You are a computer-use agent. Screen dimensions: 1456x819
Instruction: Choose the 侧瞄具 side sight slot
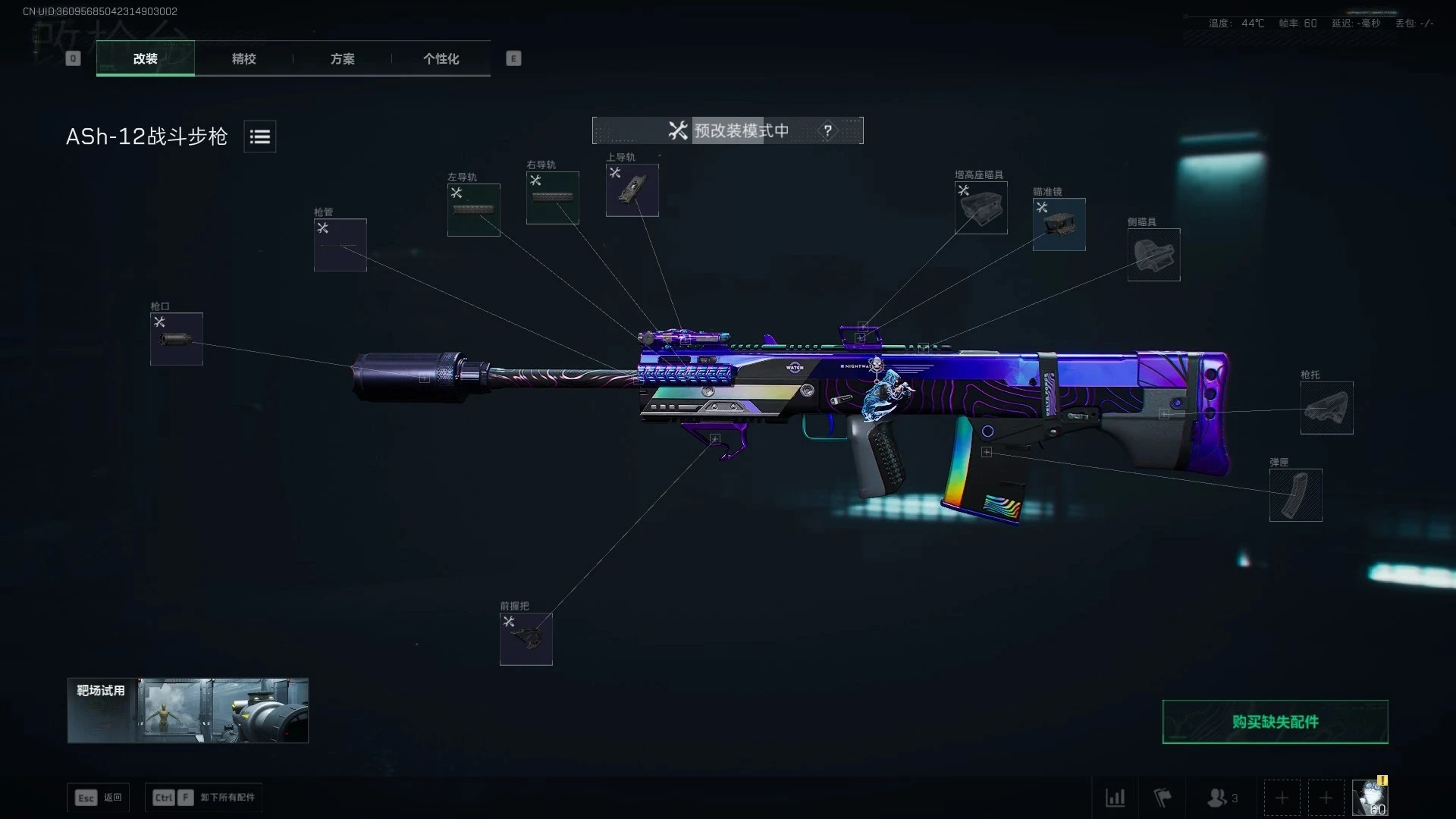pyautogui.click(x=1153, y=255)
